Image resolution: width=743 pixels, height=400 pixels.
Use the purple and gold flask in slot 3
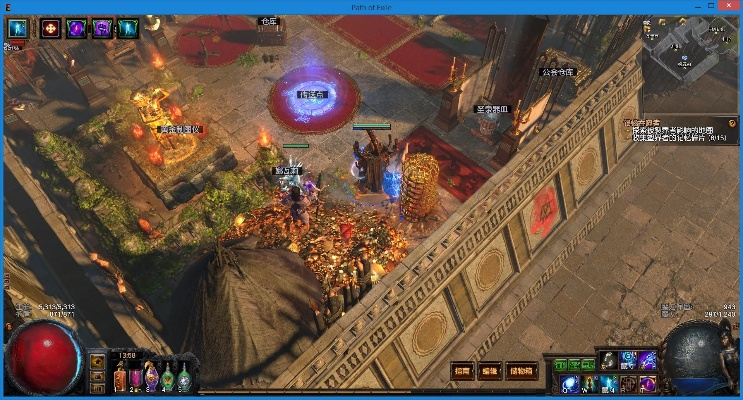(151, 378)
